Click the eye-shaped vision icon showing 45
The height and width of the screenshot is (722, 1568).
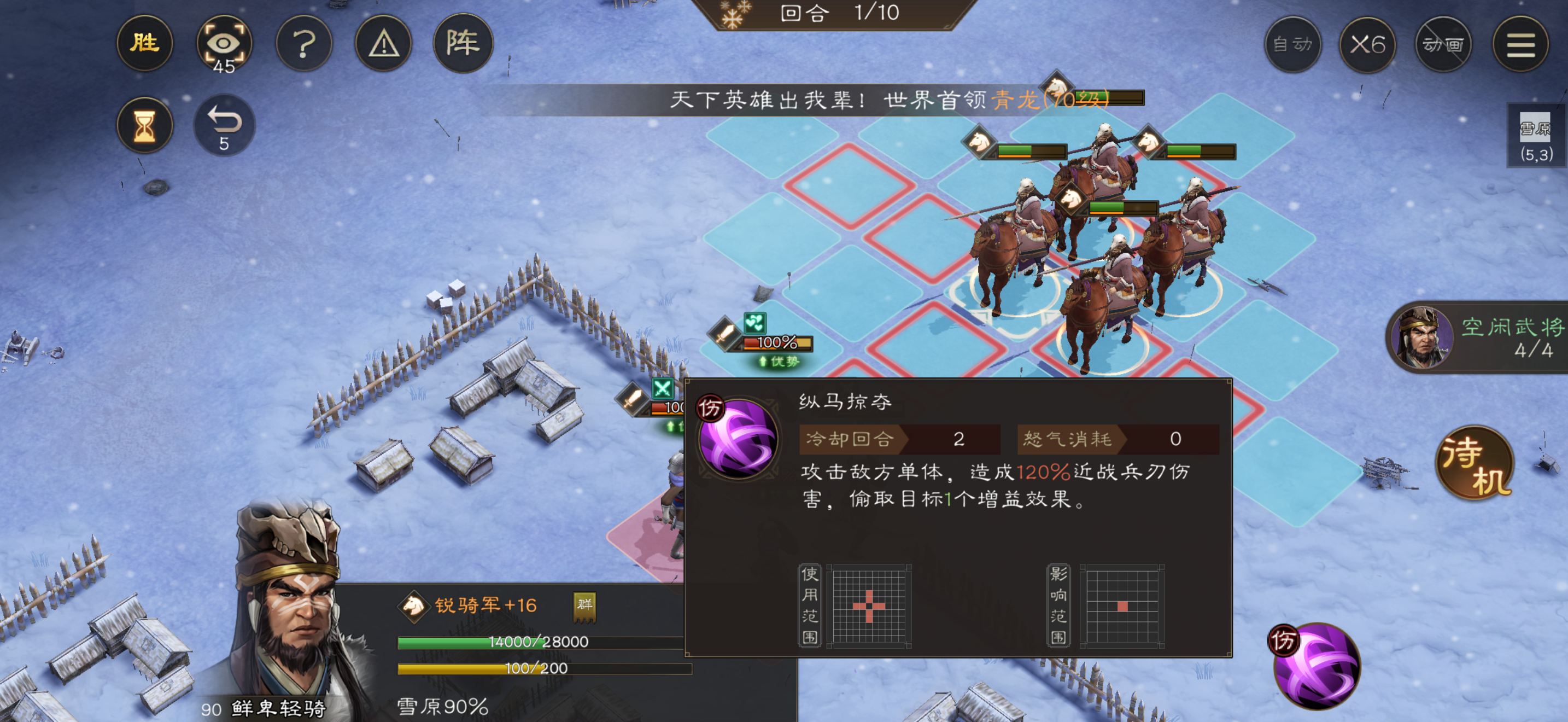224,44
